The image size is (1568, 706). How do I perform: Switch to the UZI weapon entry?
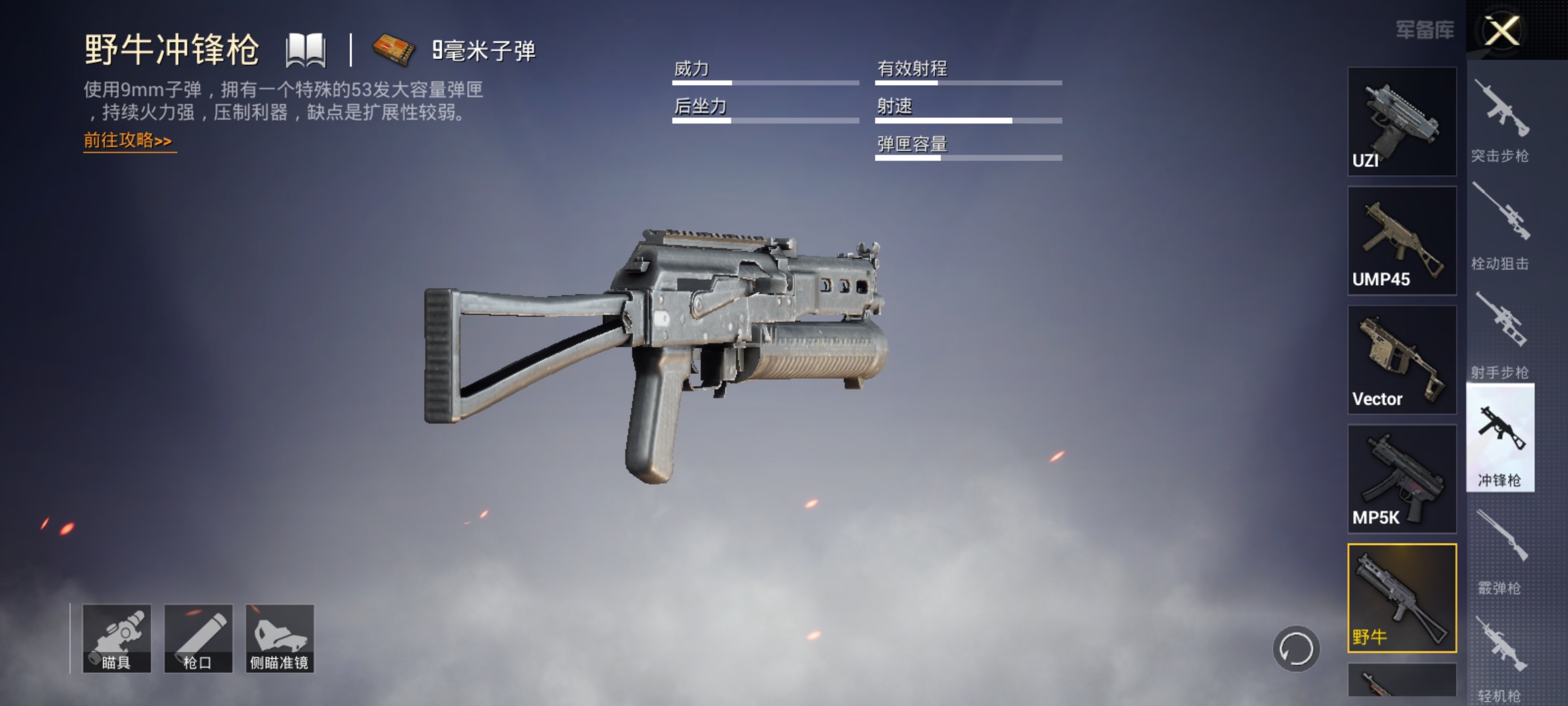pos(1401,121)
